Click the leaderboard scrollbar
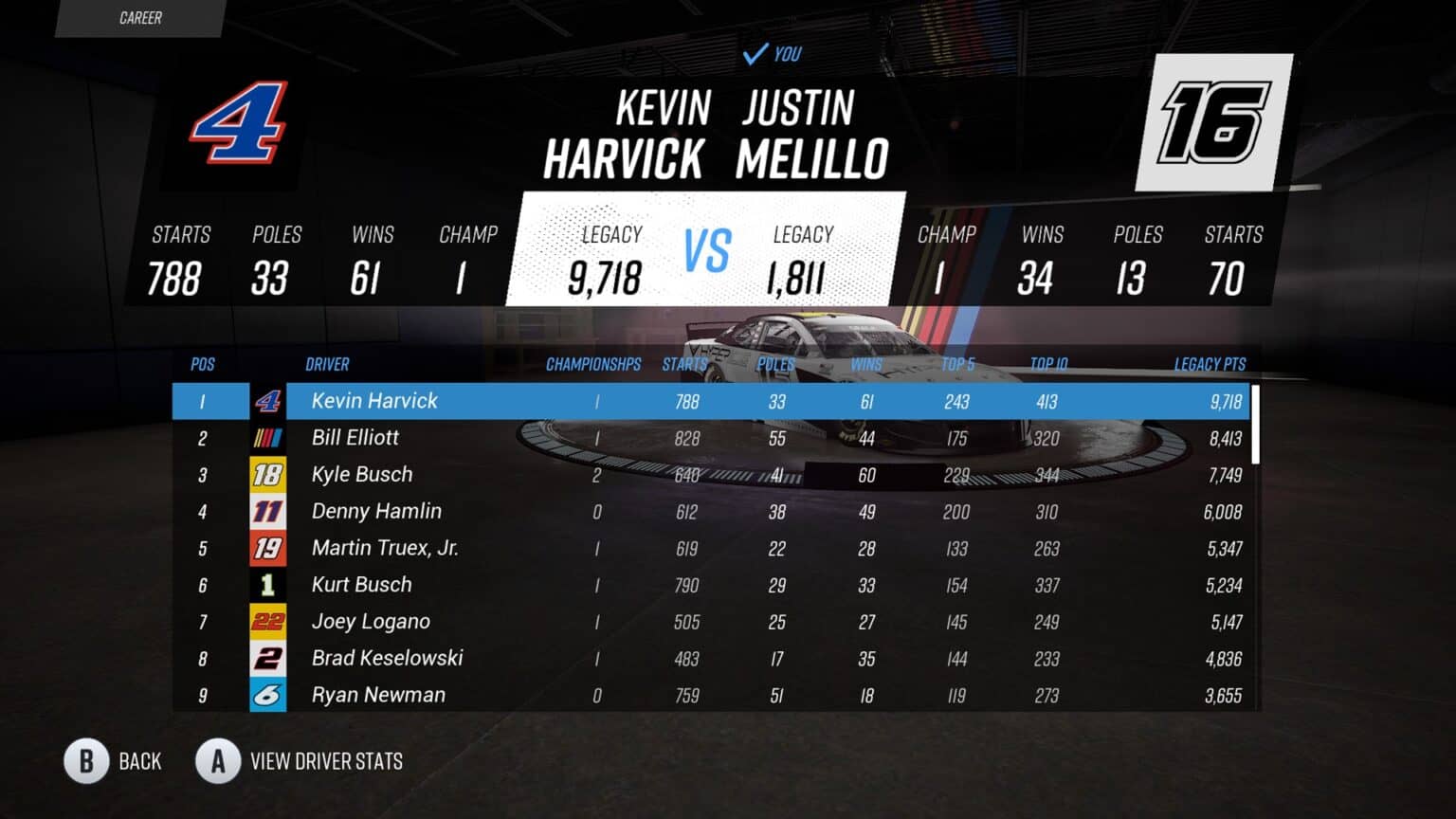The image size is (1456, 819). coord(1256,424)
